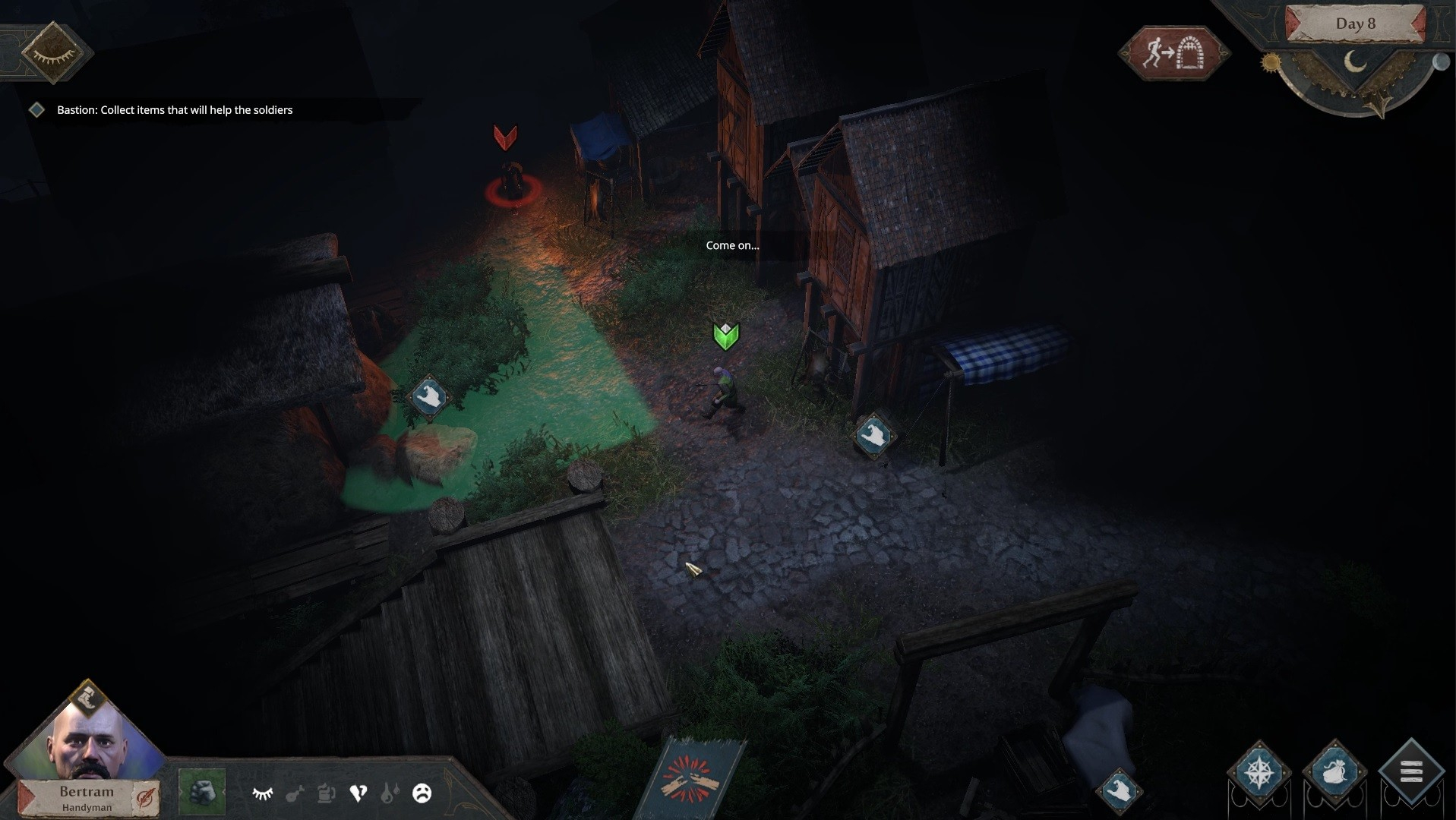This screenshot has height=820, width=1456.
Task: Click the broken heart wounded status icon
Action: [x=358, y=793]
